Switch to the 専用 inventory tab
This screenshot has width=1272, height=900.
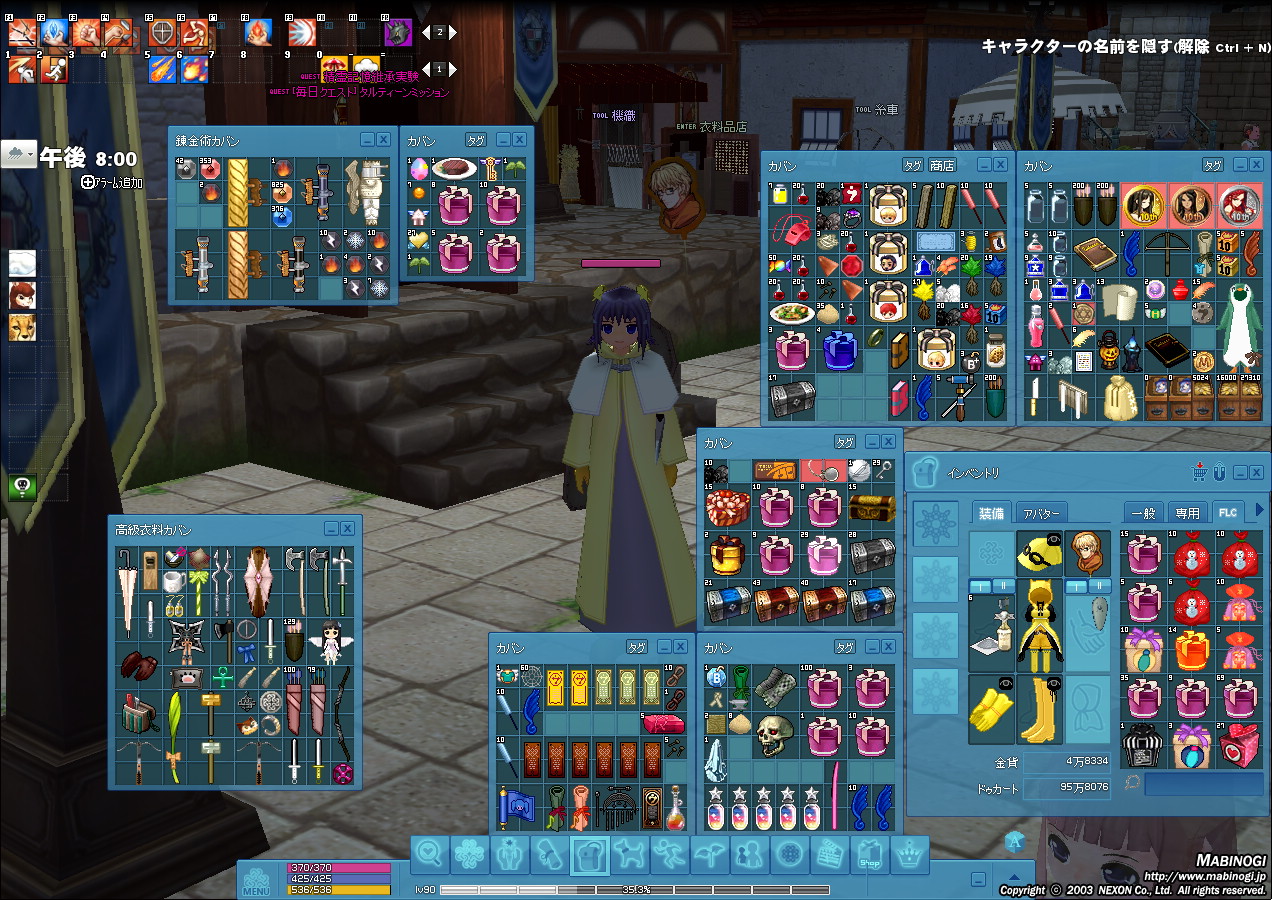click(x=1187, y=513)
